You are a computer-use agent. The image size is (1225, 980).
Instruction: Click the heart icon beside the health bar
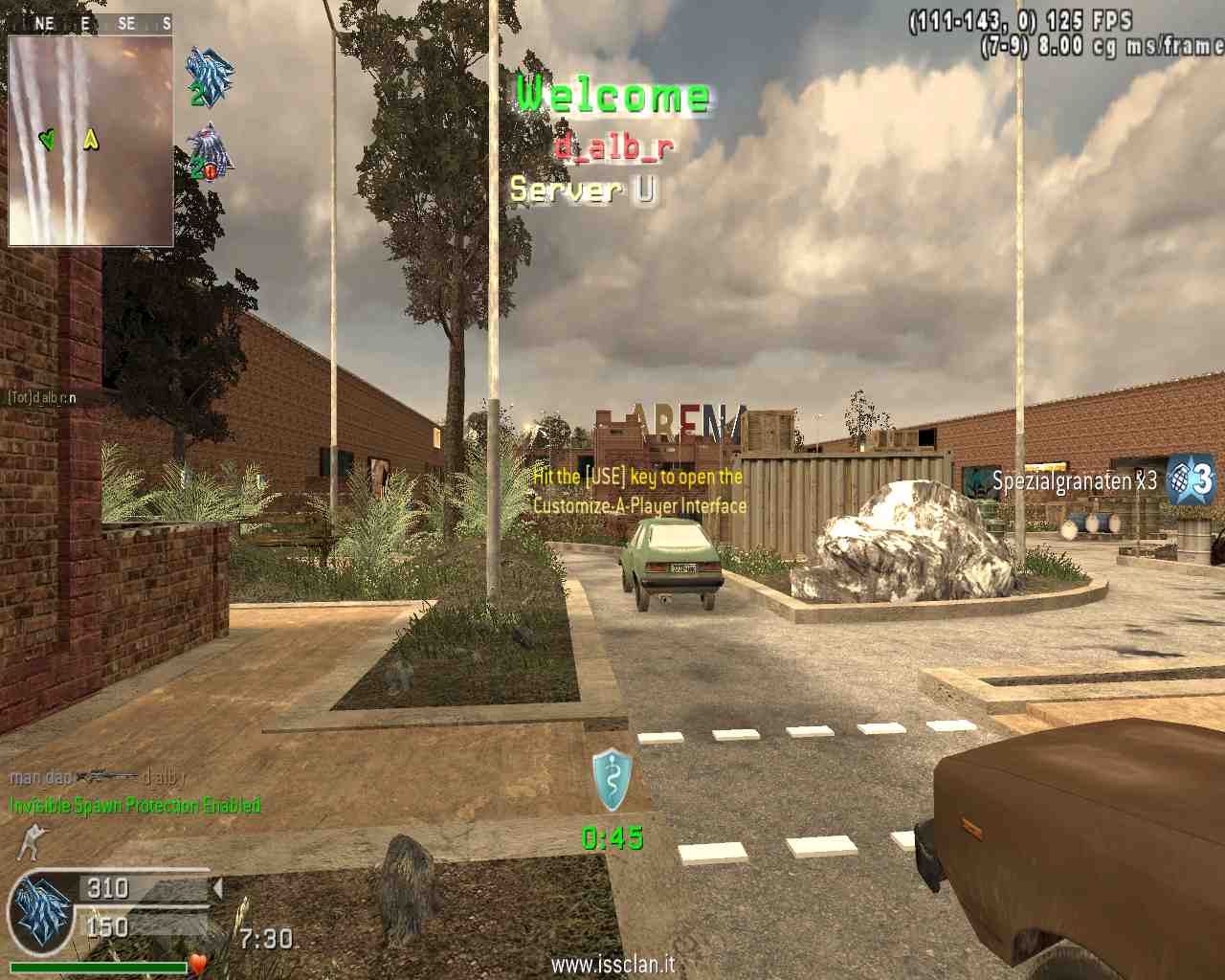coord(198,963)
